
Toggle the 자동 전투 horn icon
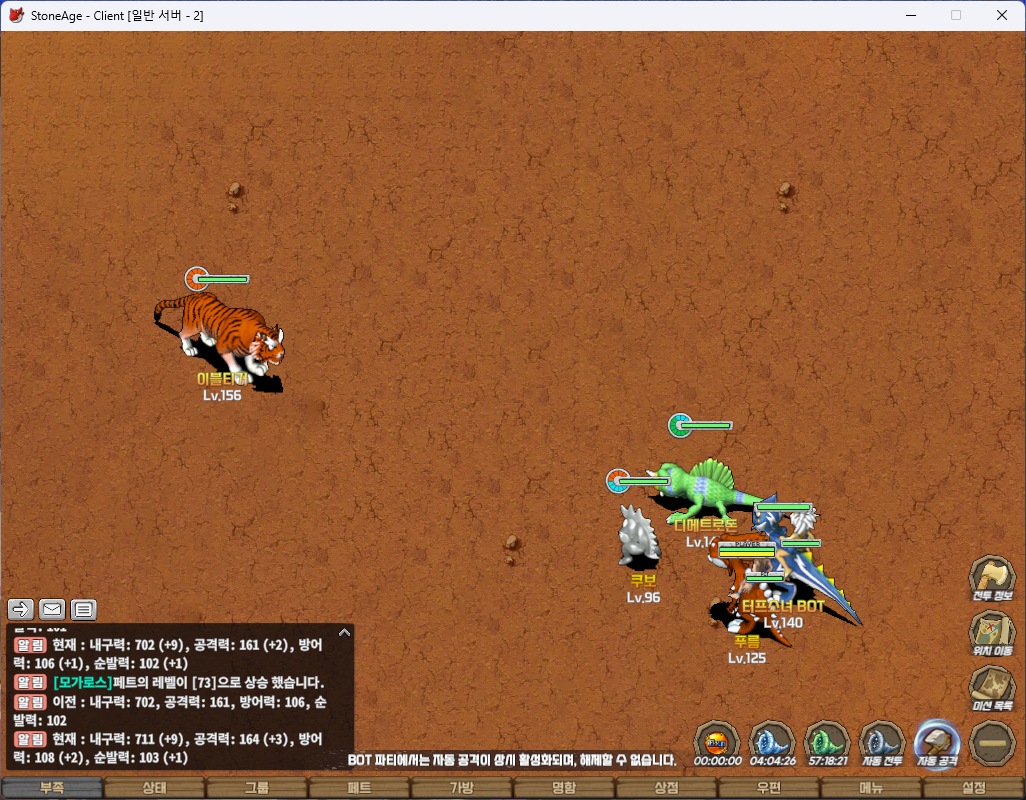pos(882,742)
